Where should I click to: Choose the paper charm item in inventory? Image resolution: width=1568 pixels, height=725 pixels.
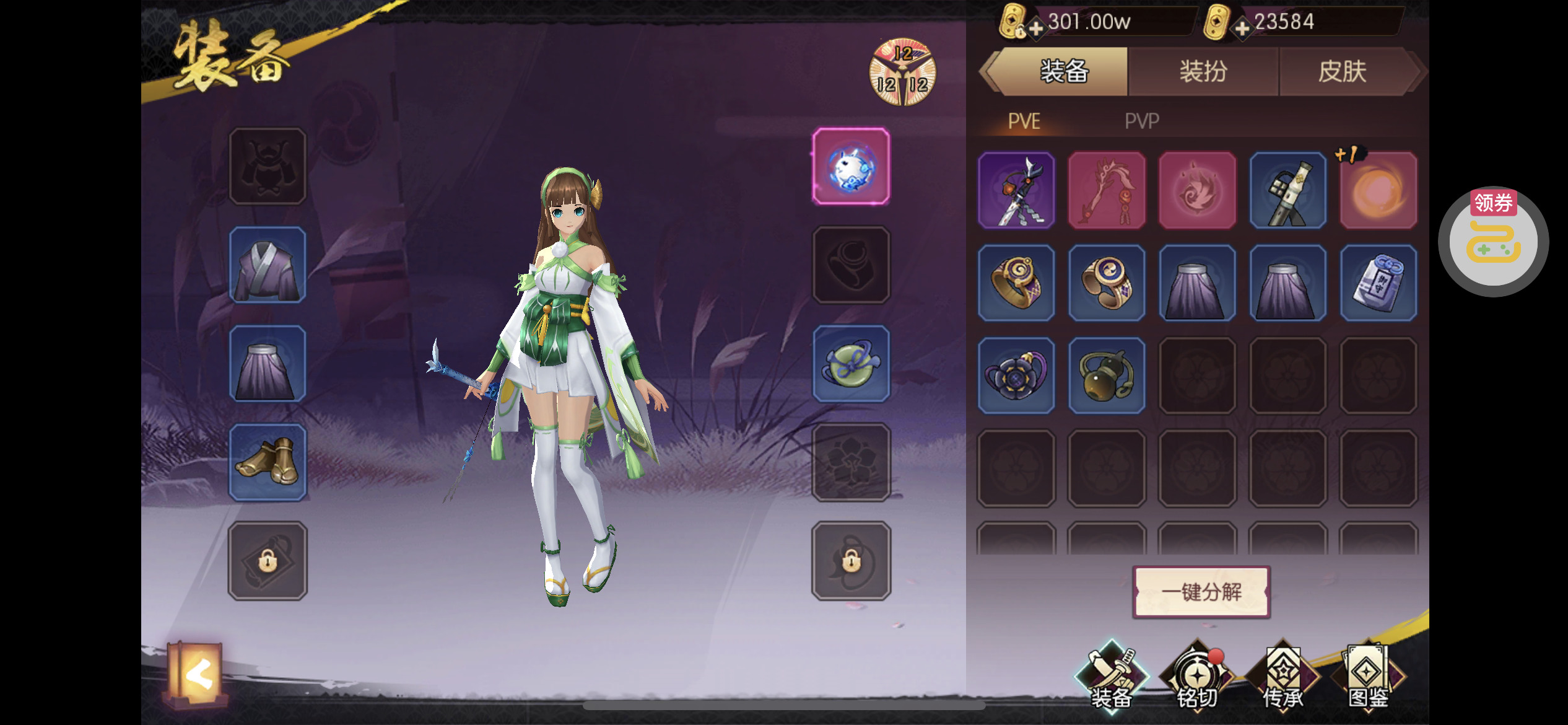click(1378, 283)
